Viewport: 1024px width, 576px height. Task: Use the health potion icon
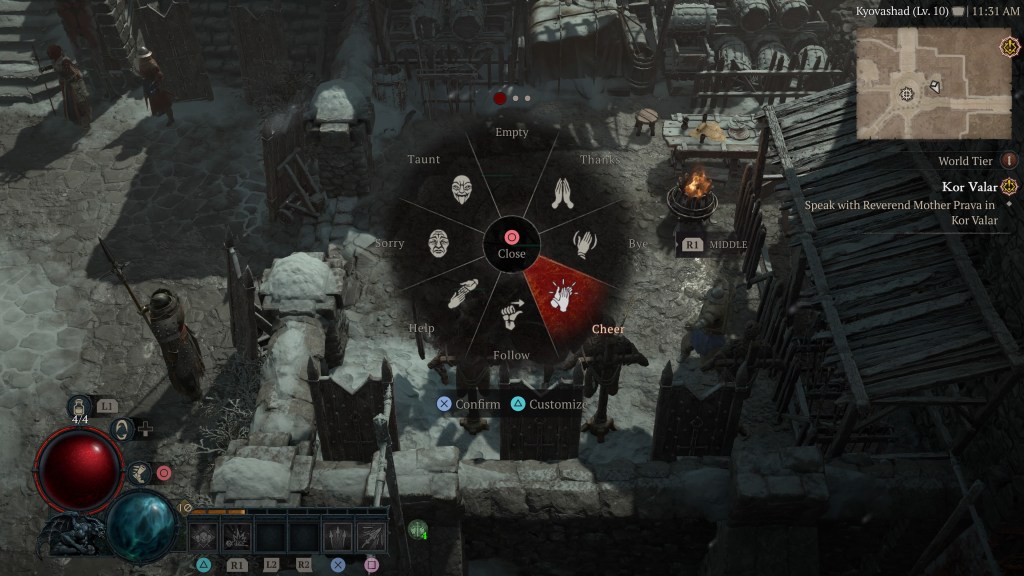coord(77,406)
